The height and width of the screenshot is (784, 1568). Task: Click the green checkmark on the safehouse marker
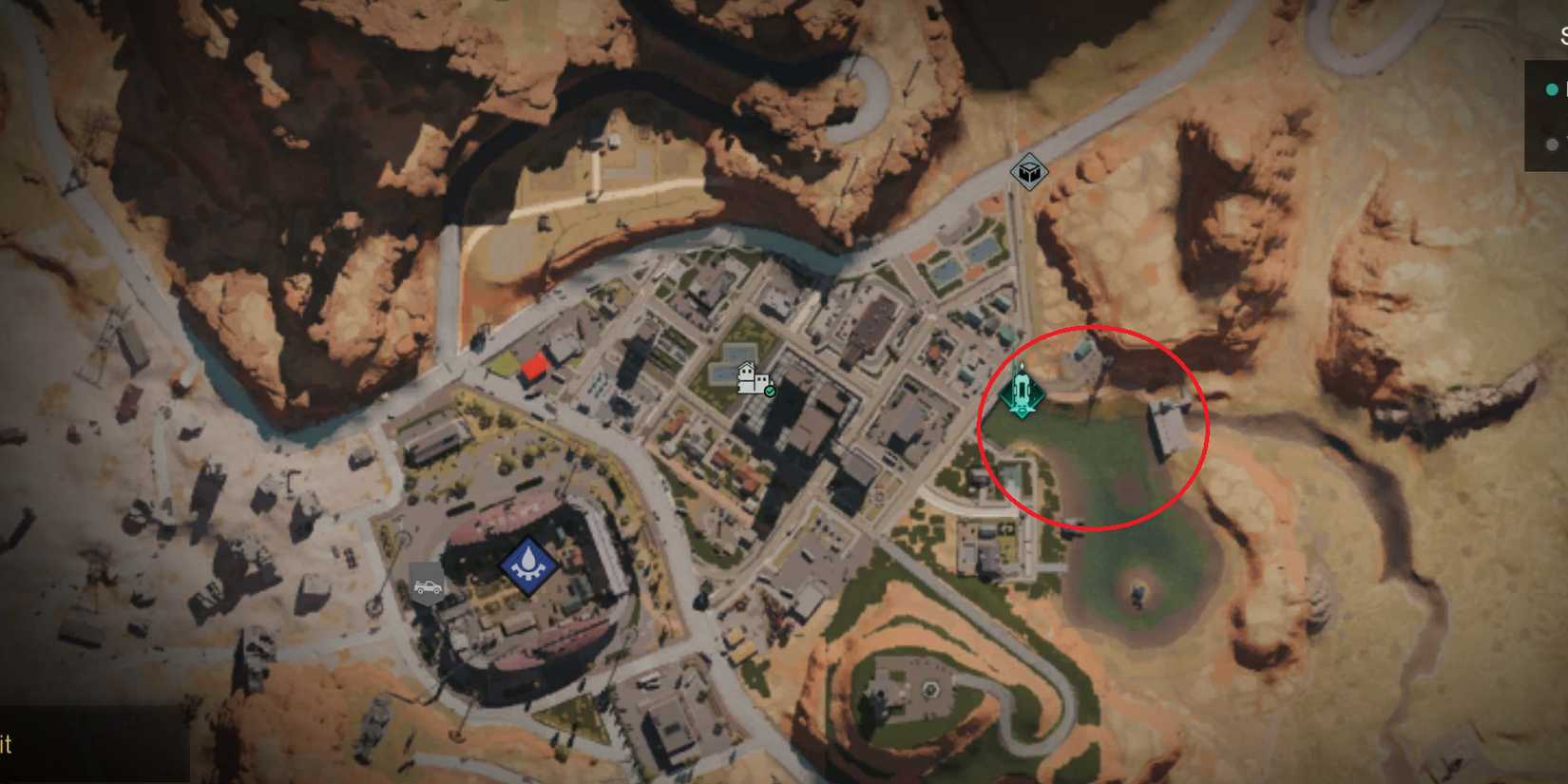[770, 391]
